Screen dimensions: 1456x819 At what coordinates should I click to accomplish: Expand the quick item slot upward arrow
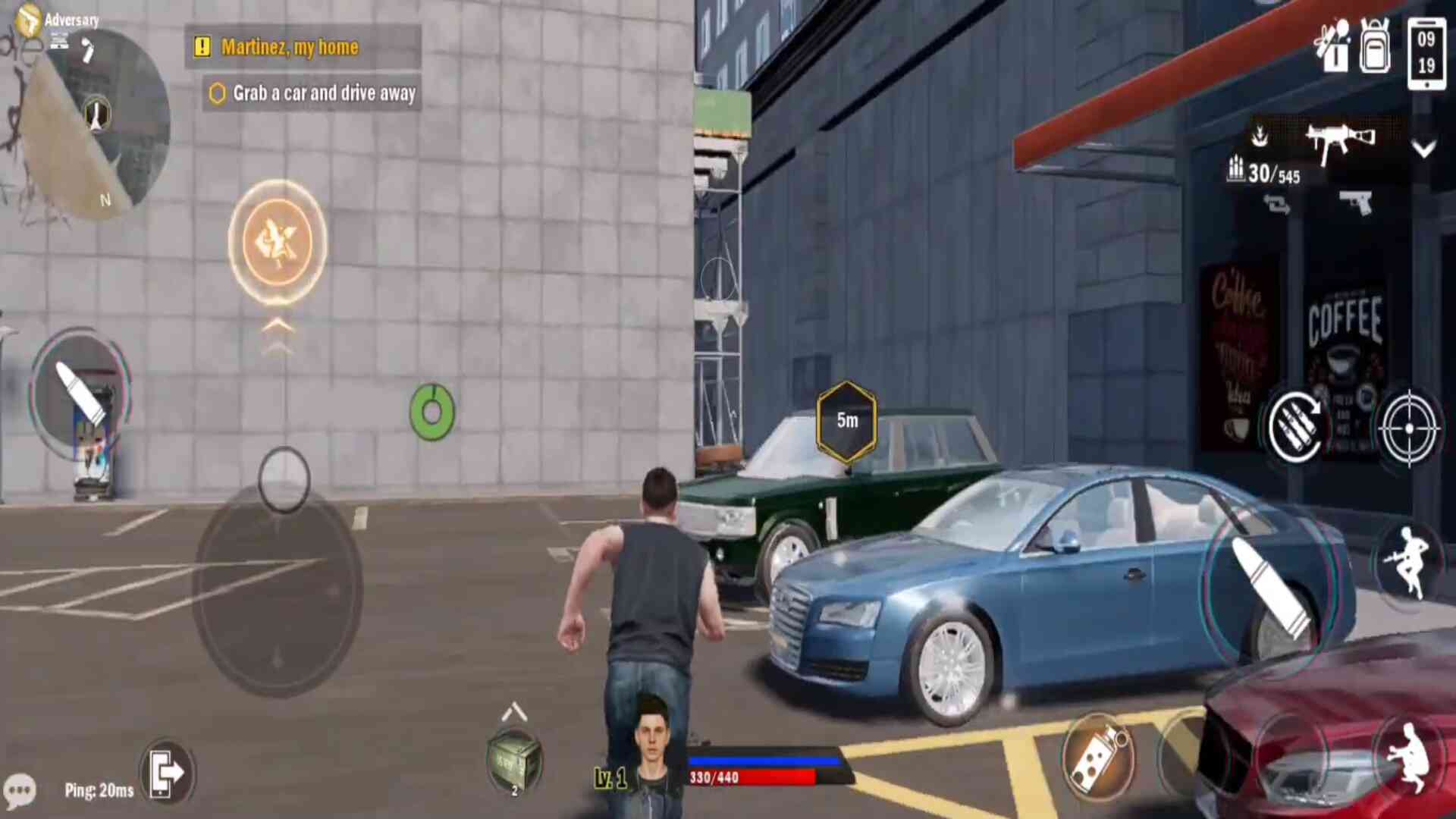(x=513, y=711)
